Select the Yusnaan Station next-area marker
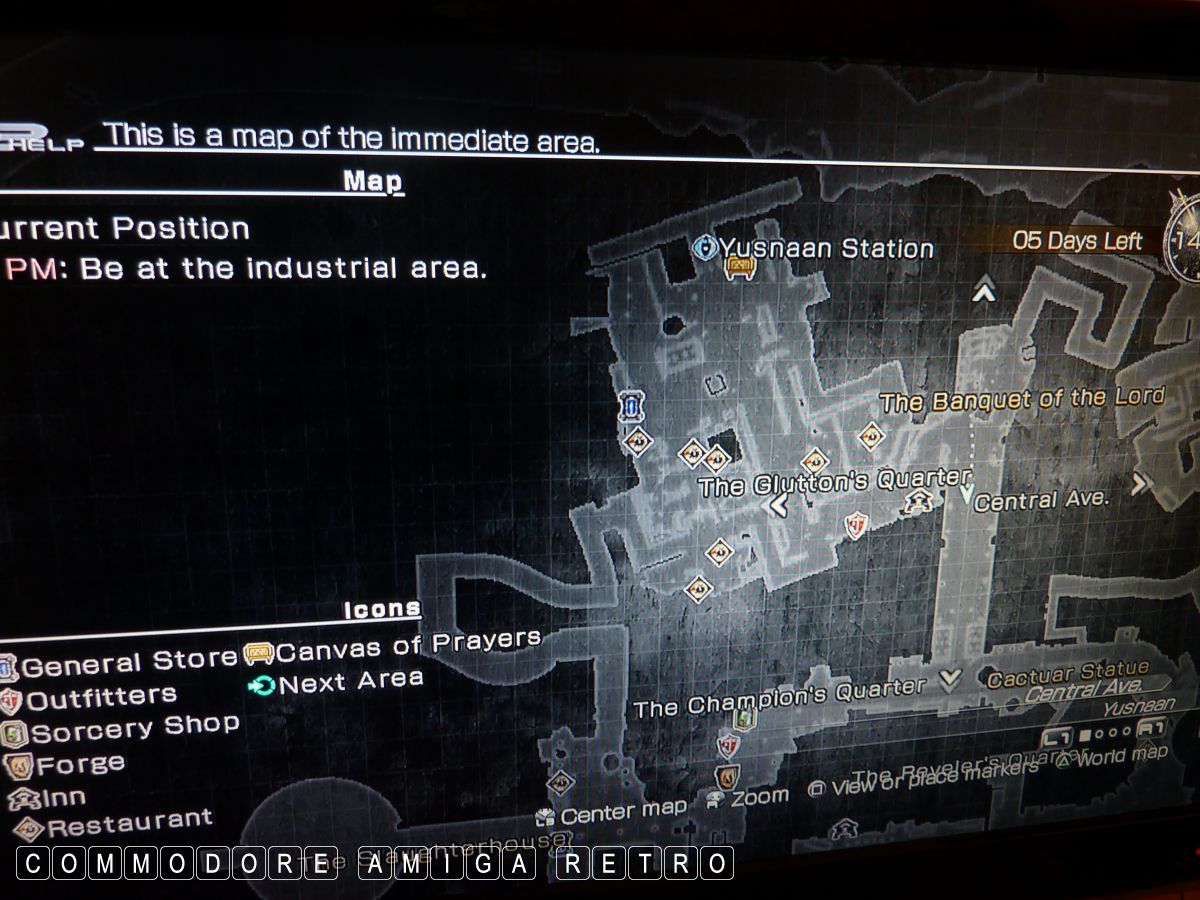The image size is (1200, 900). click(x=706, y=246)
